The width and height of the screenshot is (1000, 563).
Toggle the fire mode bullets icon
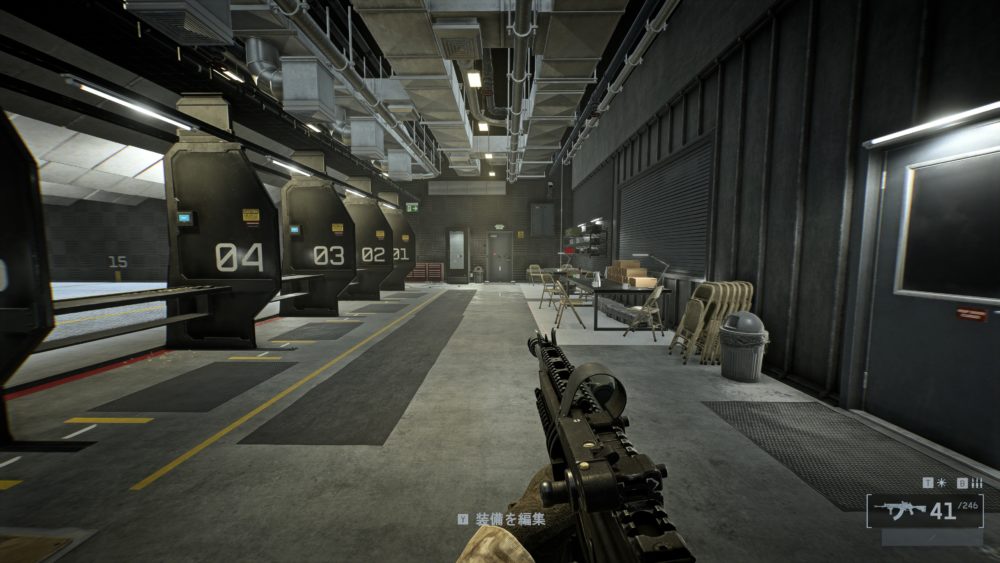click(976, 483)
